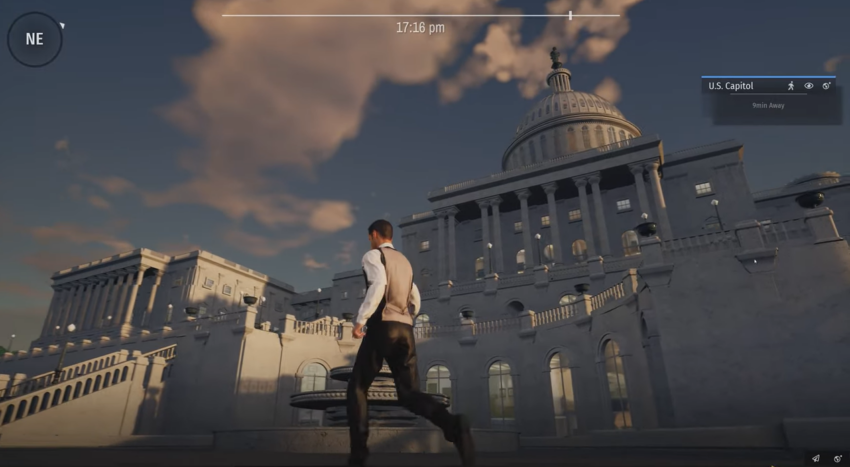Toggle the eye icon on U.S. Capitol panel

point(809,86)
